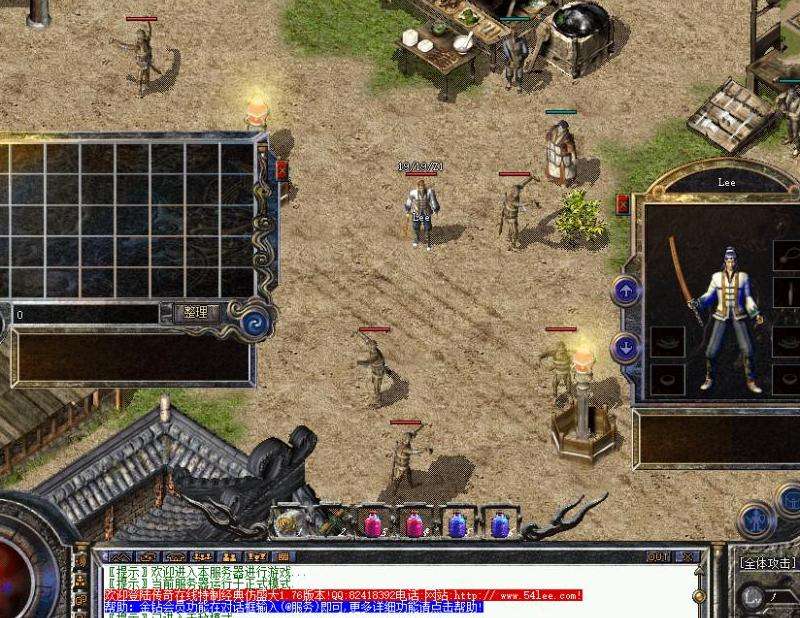
Task: Click the round down-arrow button on character panel
Action: coord(626,347)
